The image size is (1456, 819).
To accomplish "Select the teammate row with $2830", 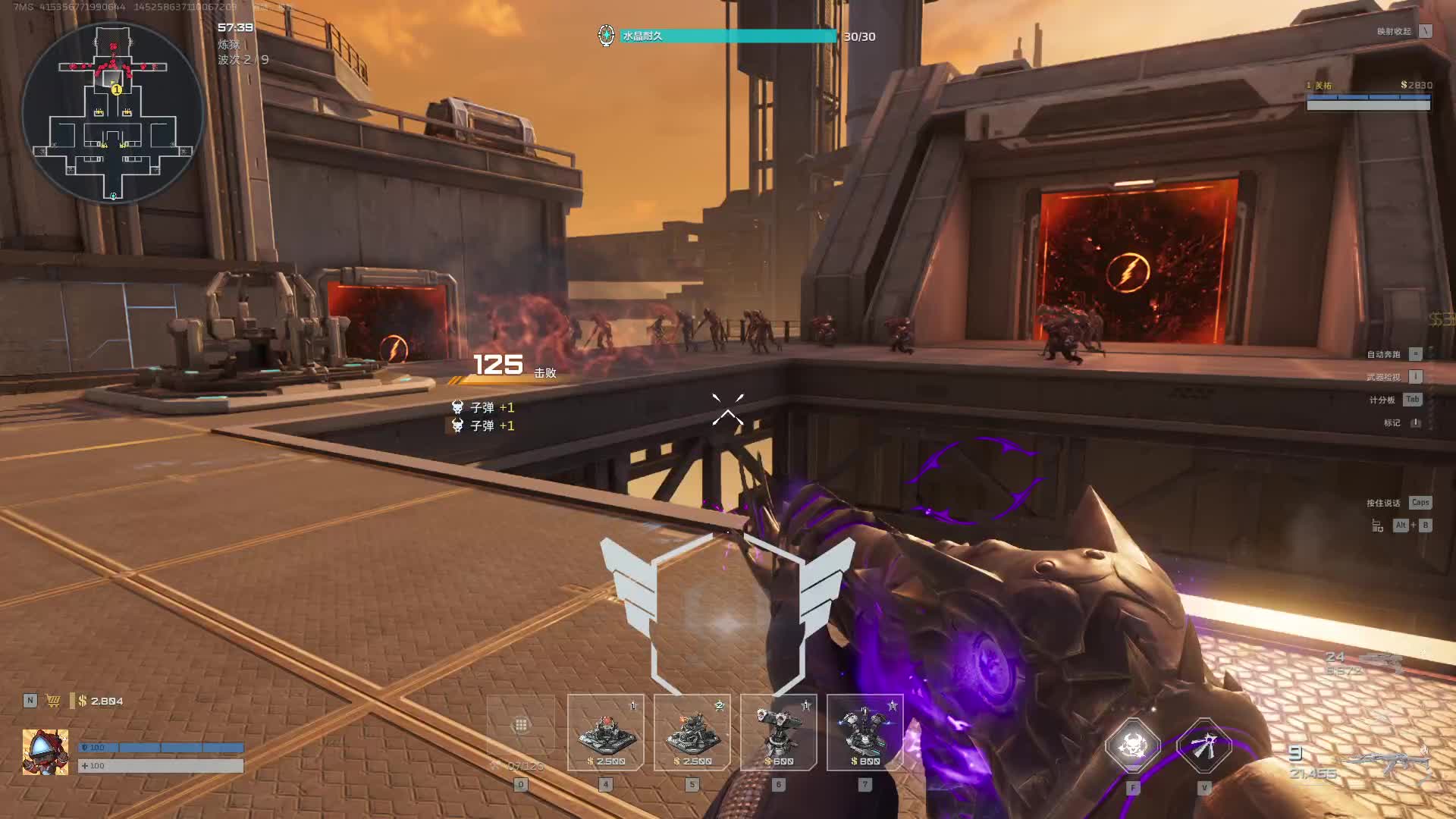I will (x=1368, y=96).
